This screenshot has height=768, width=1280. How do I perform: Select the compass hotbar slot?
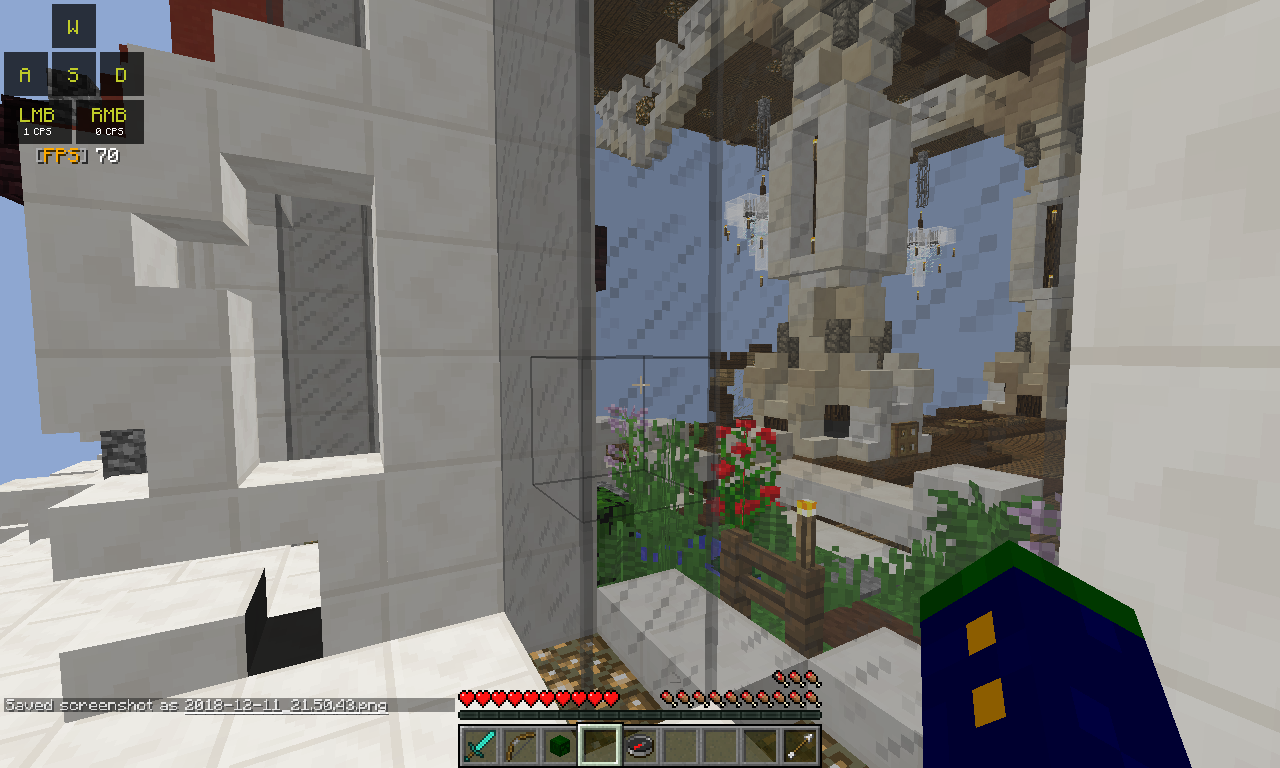point(640,746)
